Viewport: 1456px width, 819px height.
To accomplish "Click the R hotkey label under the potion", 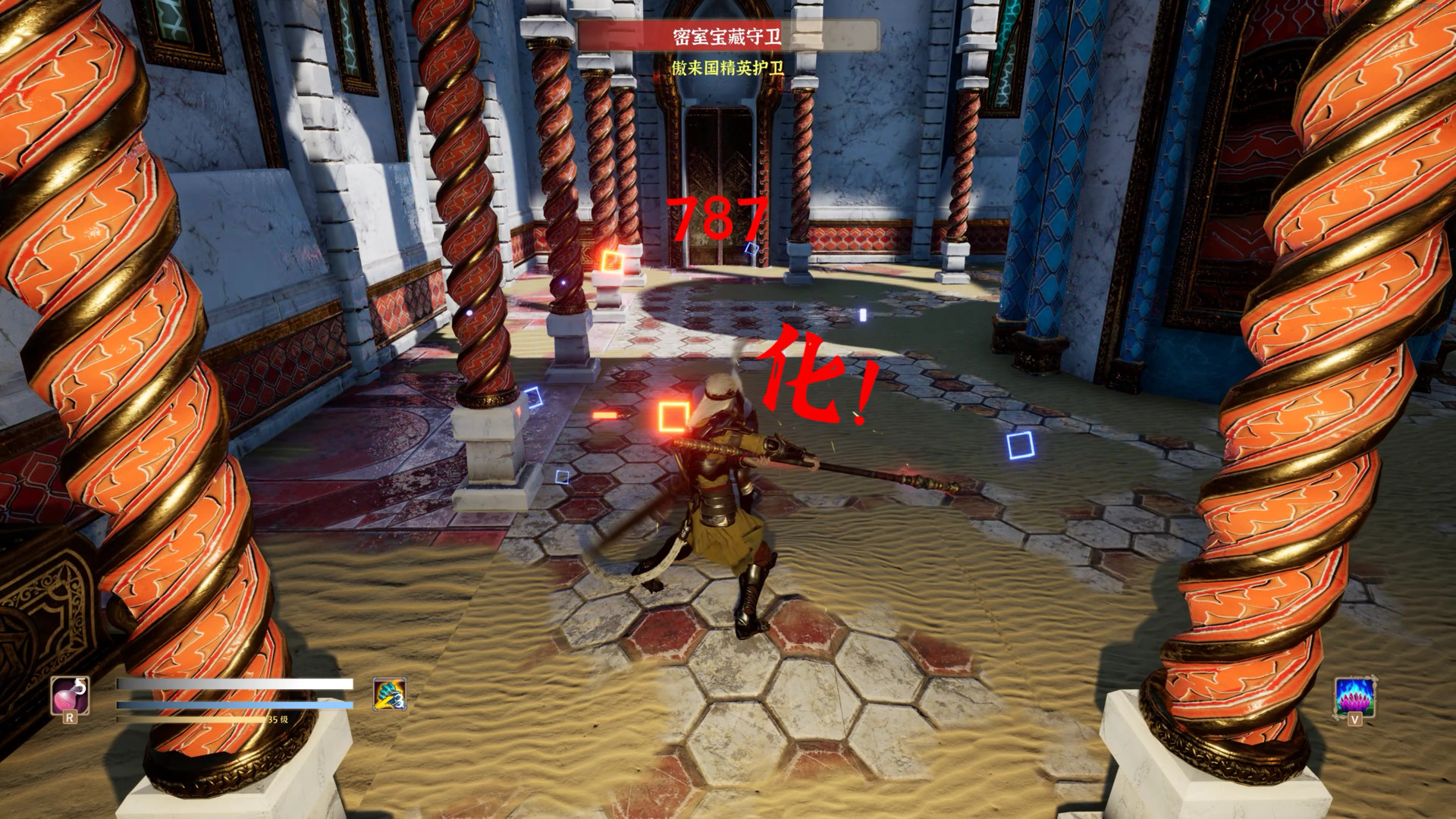I will [x=71, y=717].
